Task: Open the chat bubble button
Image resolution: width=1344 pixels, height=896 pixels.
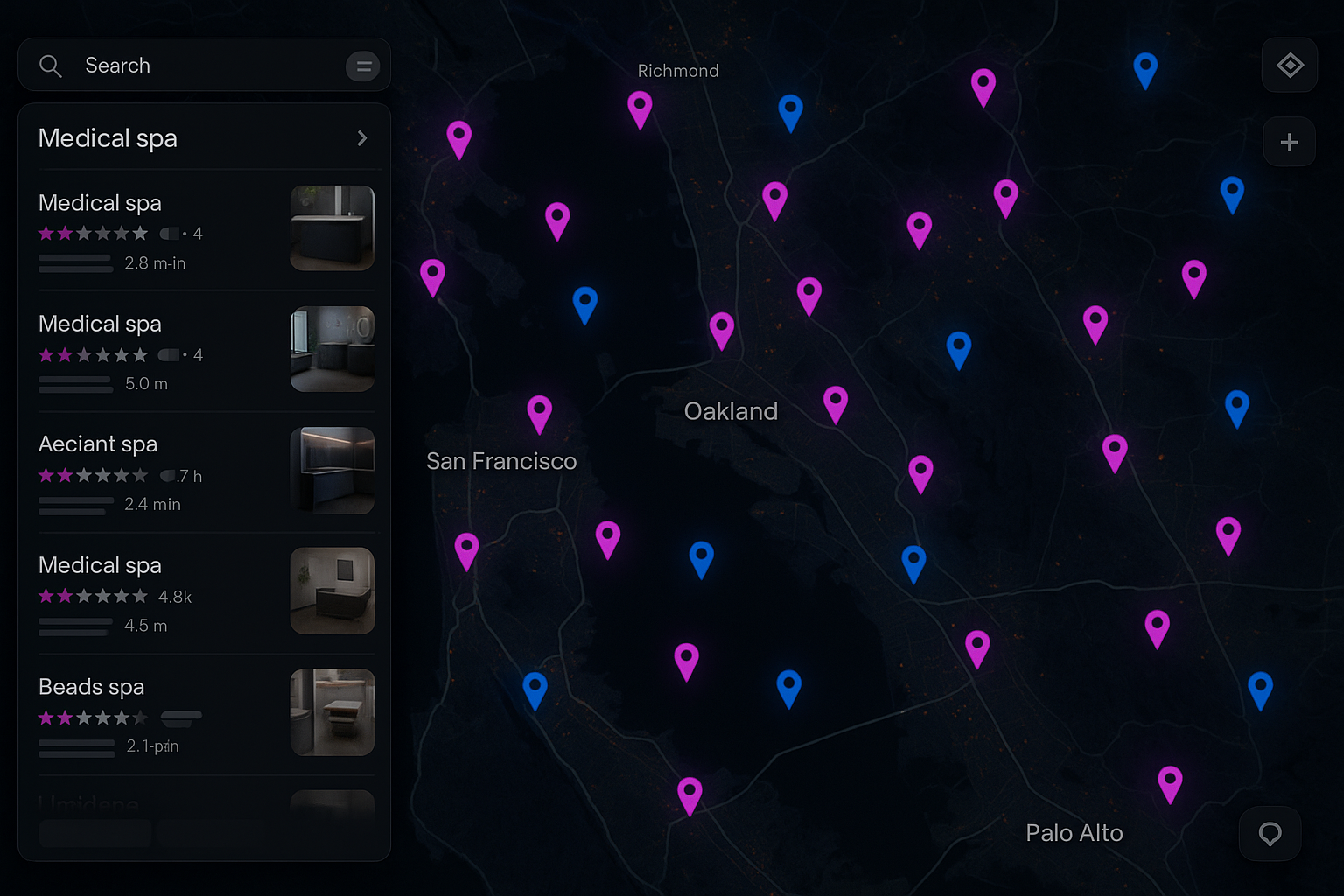Action: pos(1270,833)
